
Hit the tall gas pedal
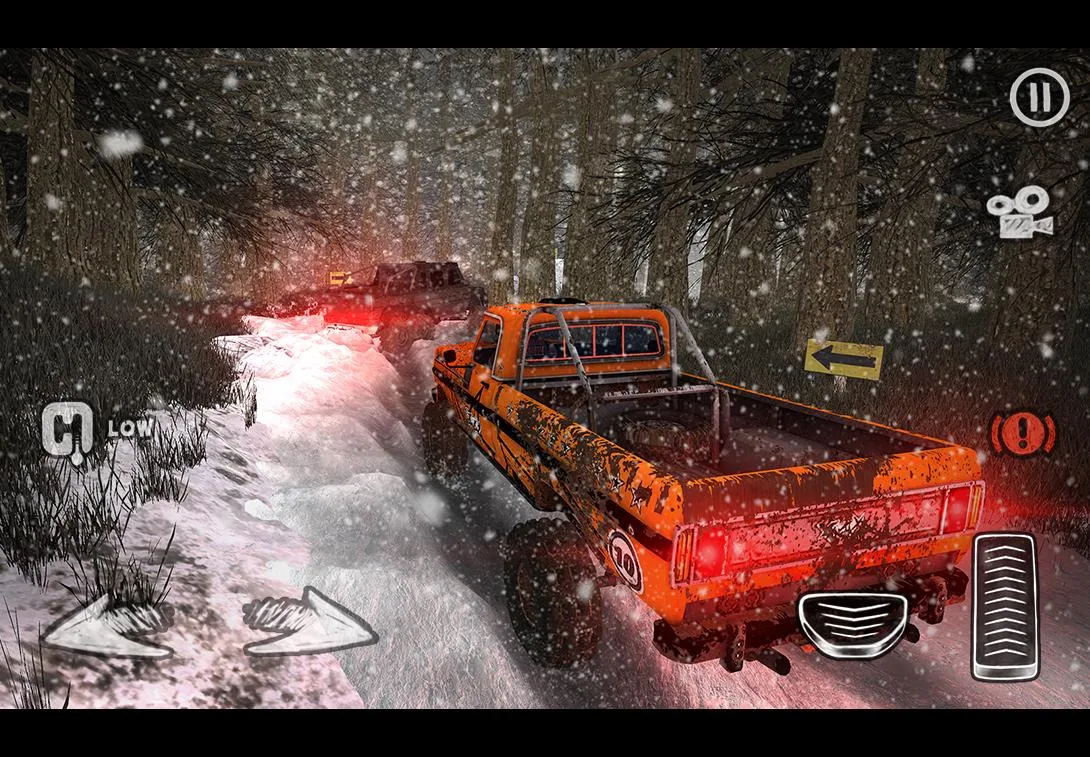[x=1005, y=606]
